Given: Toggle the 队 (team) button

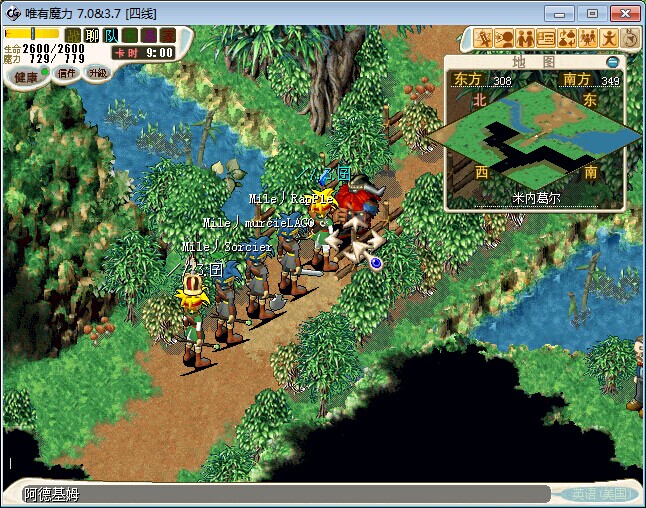Looking at the screenshot, I should [110, 35].
